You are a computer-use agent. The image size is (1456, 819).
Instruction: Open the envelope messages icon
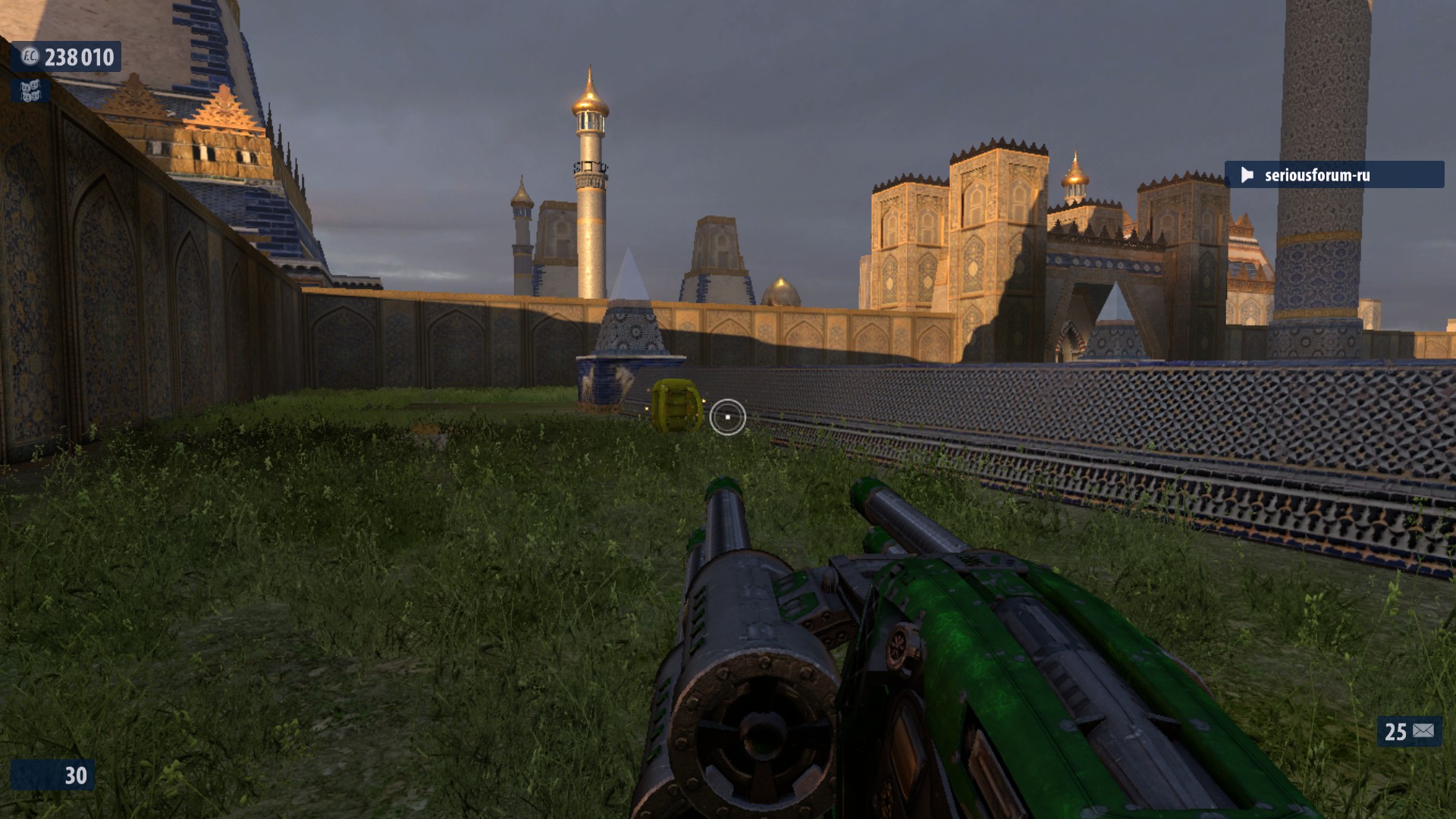pos(1423,731)
